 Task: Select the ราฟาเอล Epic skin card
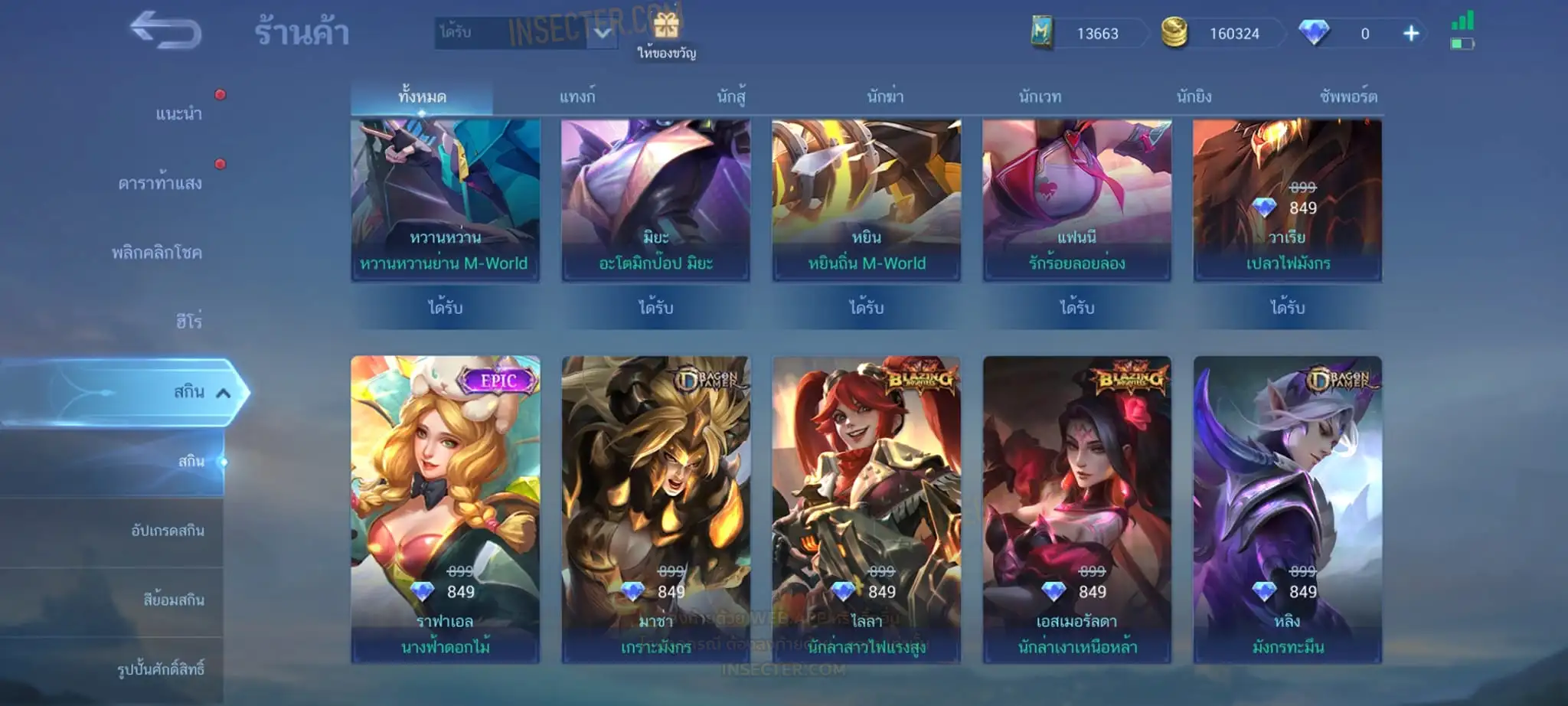pos(446,508)
